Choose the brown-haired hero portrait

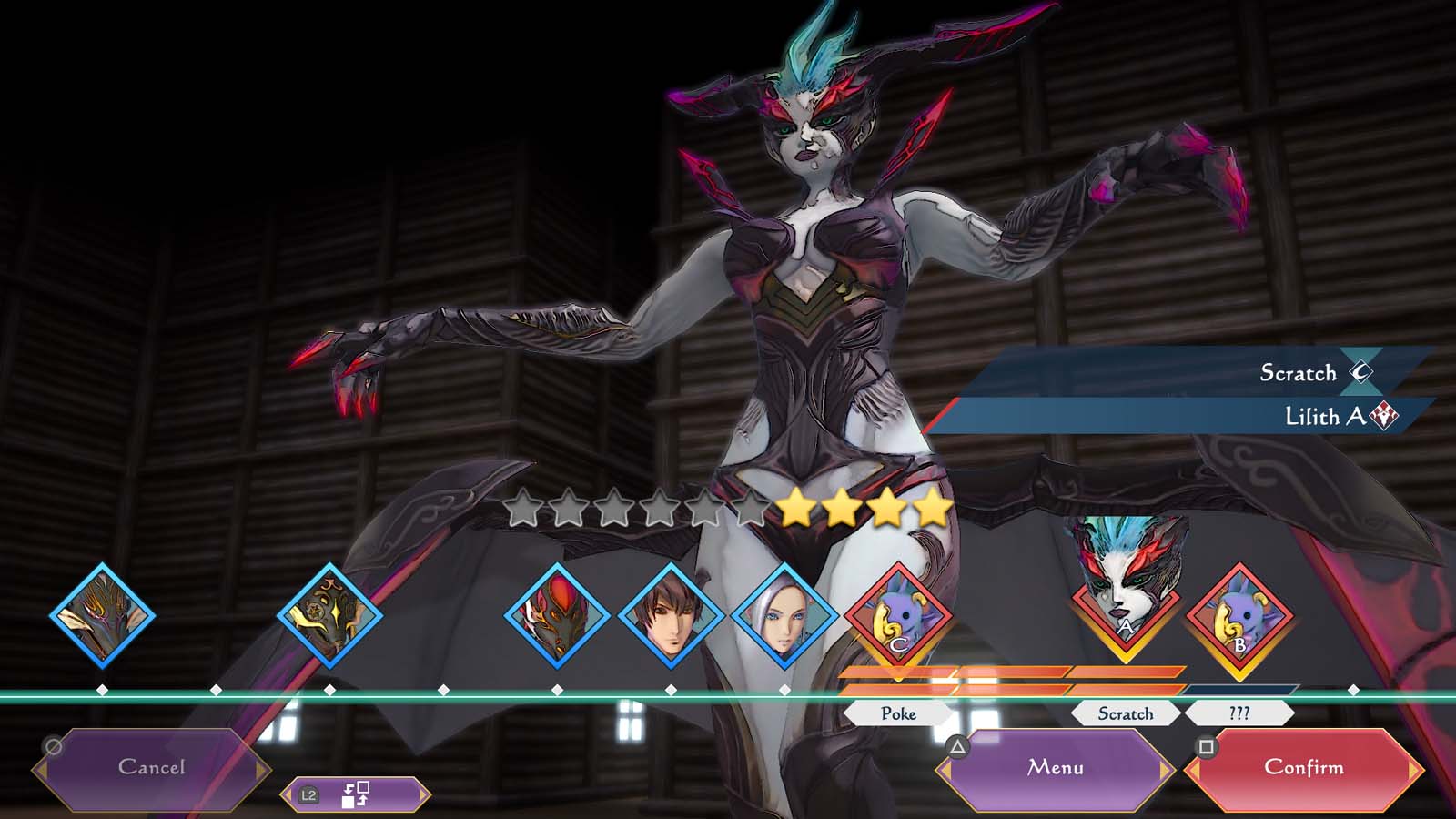tap(671, 616)
